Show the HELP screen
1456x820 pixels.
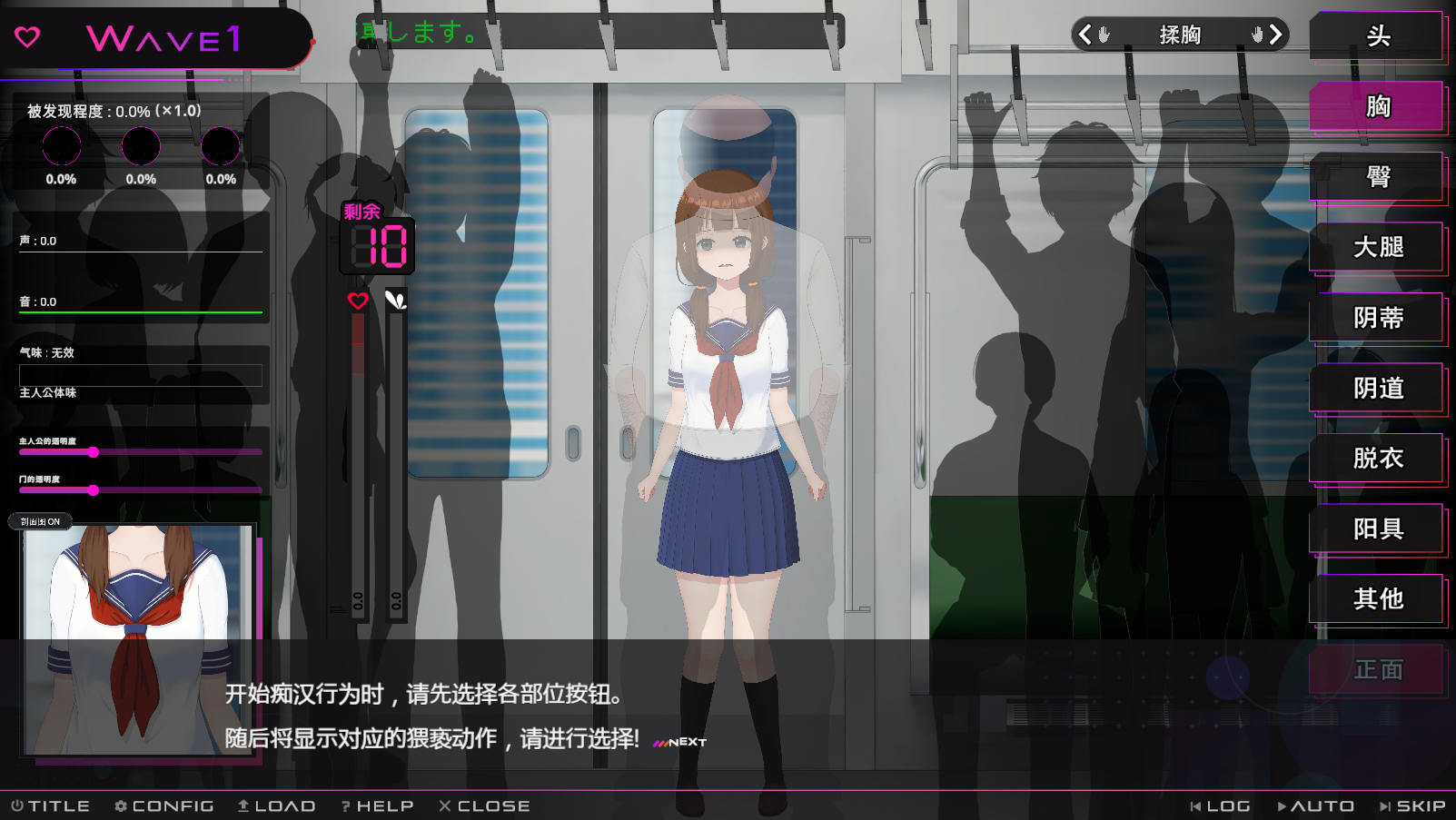[x=377, y=806]
